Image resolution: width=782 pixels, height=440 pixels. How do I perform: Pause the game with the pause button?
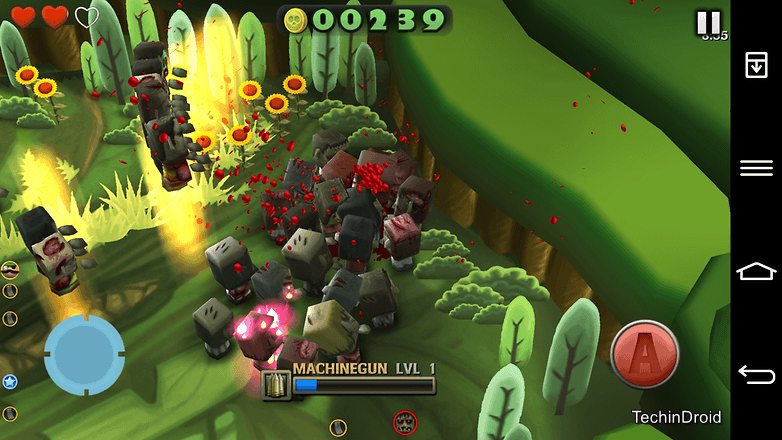pyautogui.click(x=708, y=22)
